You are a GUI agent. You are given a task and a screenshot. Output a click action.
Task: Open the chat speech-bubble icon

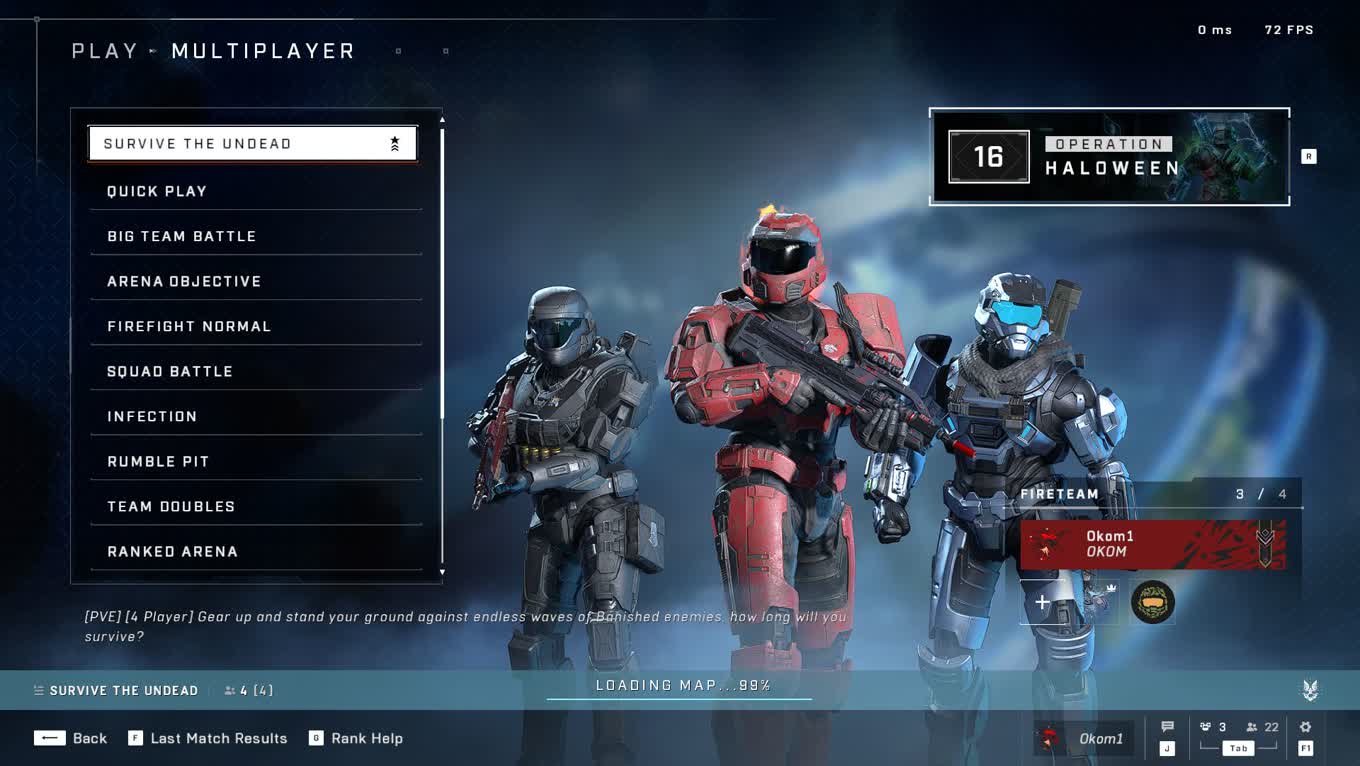1167,728
